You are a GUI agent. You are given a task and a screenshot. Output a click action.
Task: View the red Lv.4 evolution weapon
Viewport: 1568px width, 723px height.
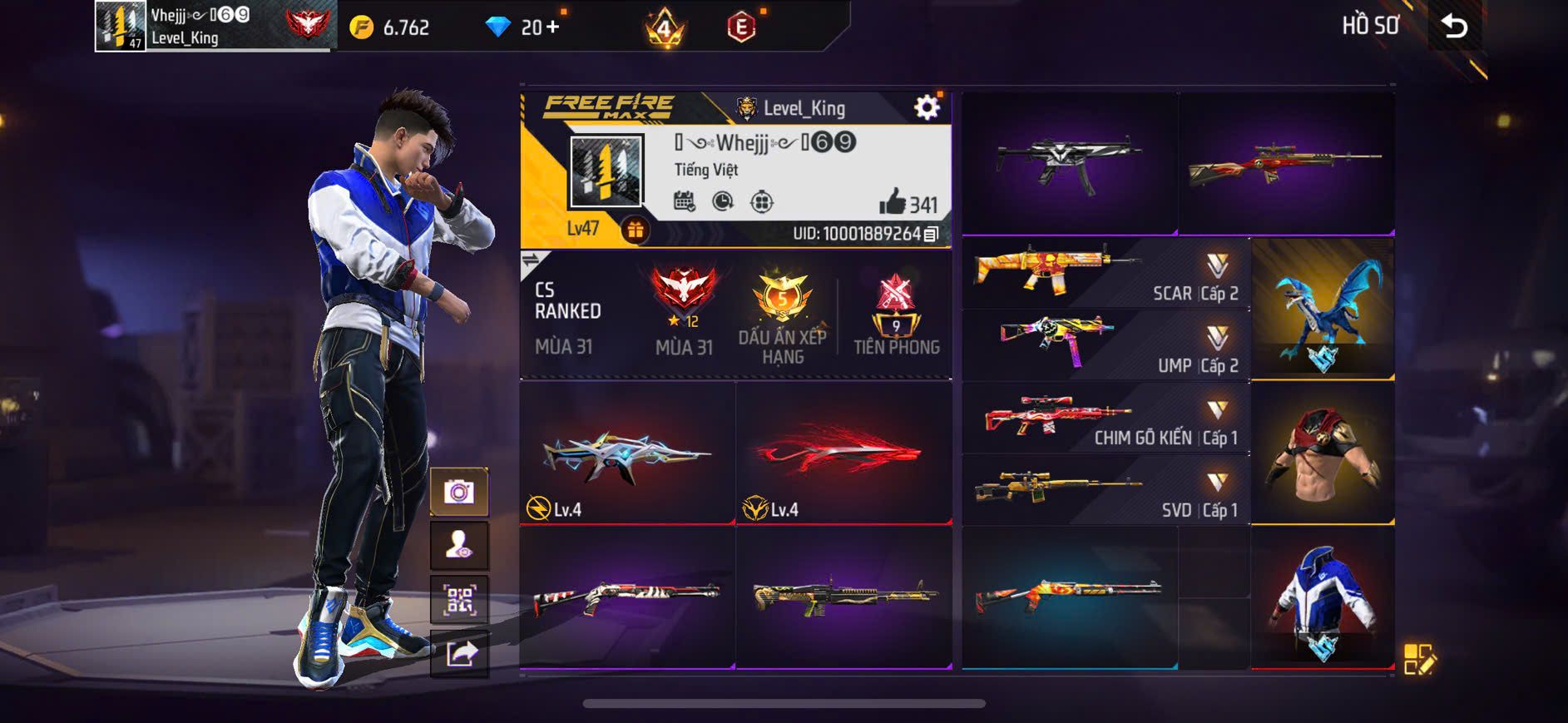843,453
